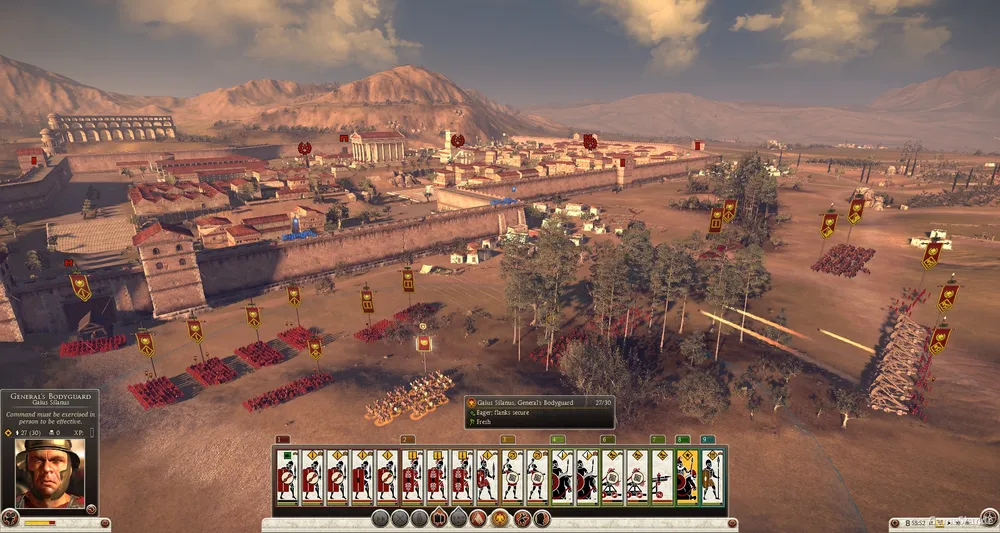Click the crossed-out halt order button

pyautogui.click(x=400, y=518)
